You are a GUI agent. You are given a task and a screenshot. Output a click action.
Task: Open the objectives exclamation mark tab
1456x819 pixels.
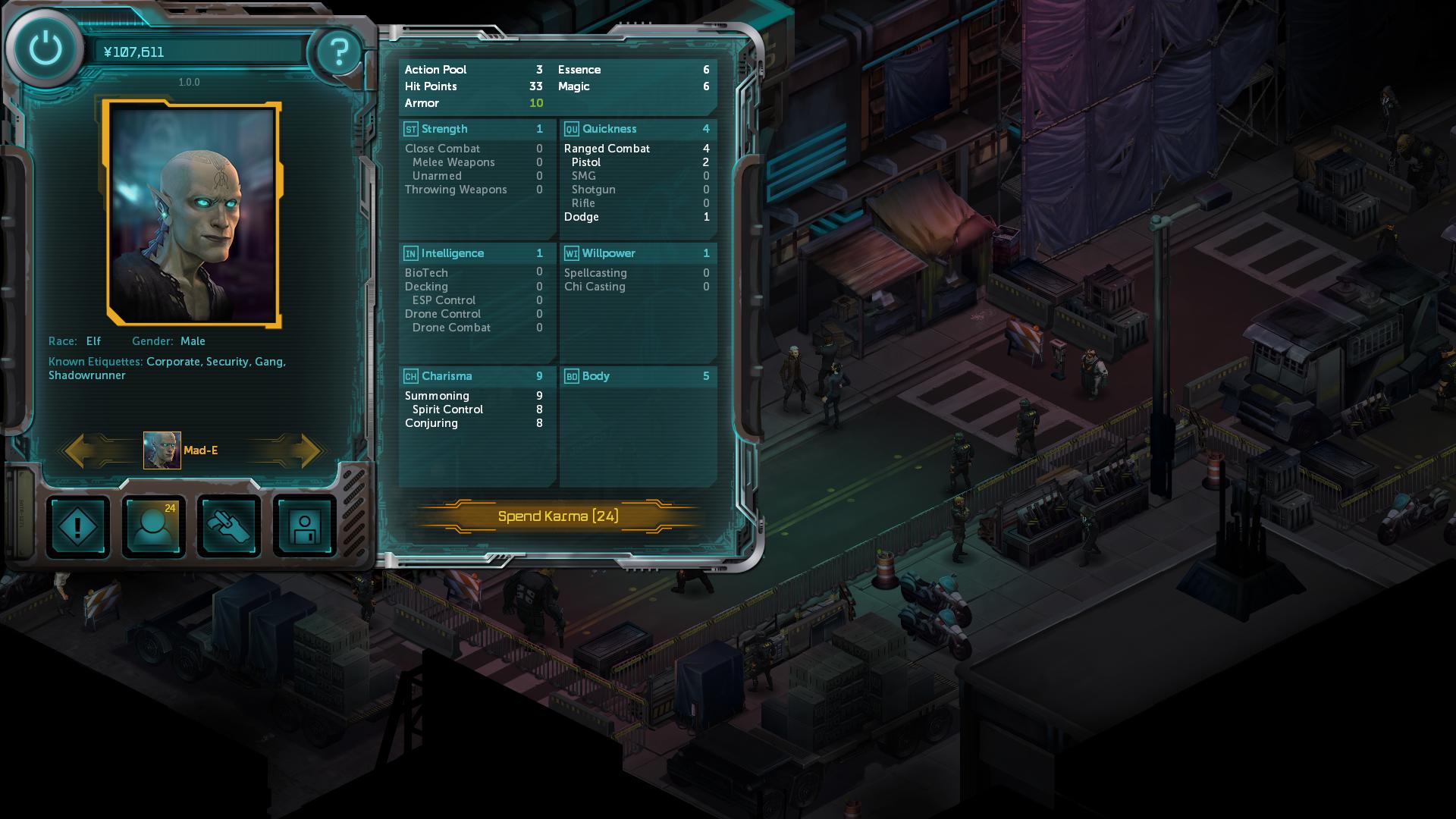pyautogui.click(x=78, y=527)
